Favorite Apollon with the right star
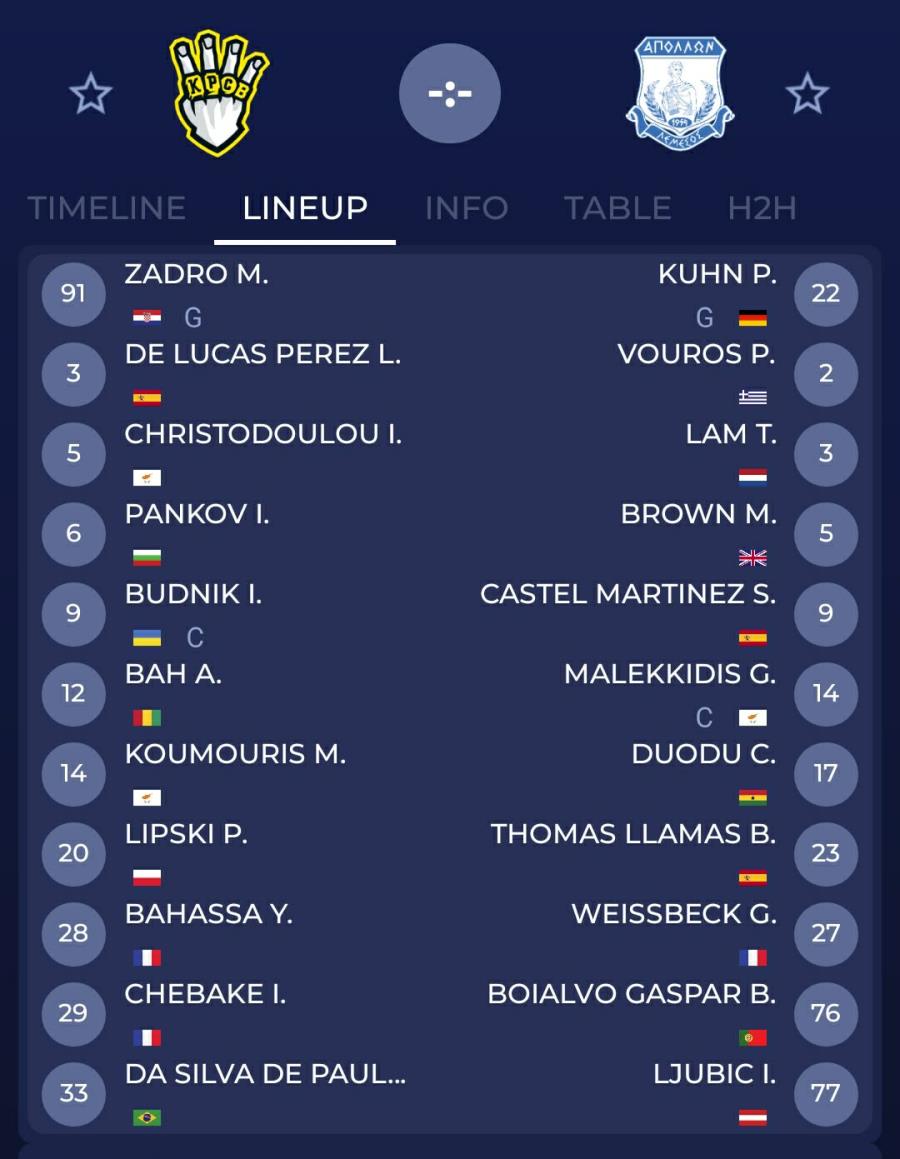This screenshot has width=900, height=1159. (x=807, y=95)
